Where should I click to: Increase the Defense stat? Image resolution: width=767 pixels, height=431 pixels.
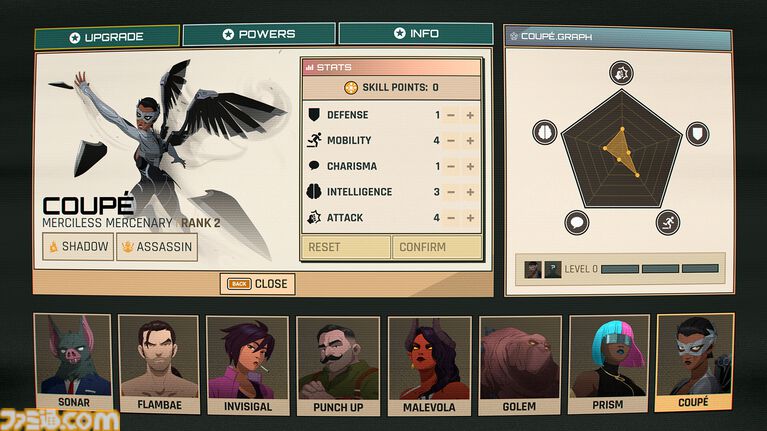click(x=470, y=115)
